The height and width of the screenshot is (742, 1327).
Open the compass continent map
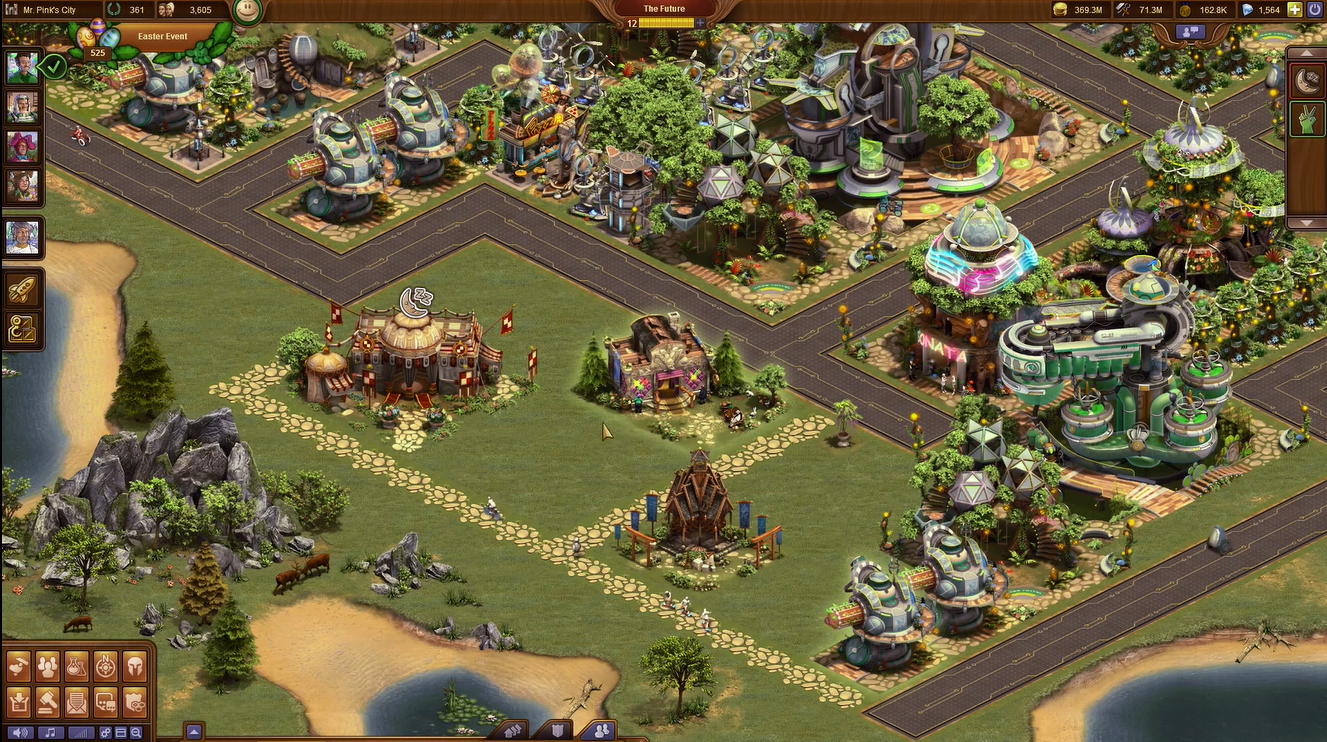click(x=106, y=665)
